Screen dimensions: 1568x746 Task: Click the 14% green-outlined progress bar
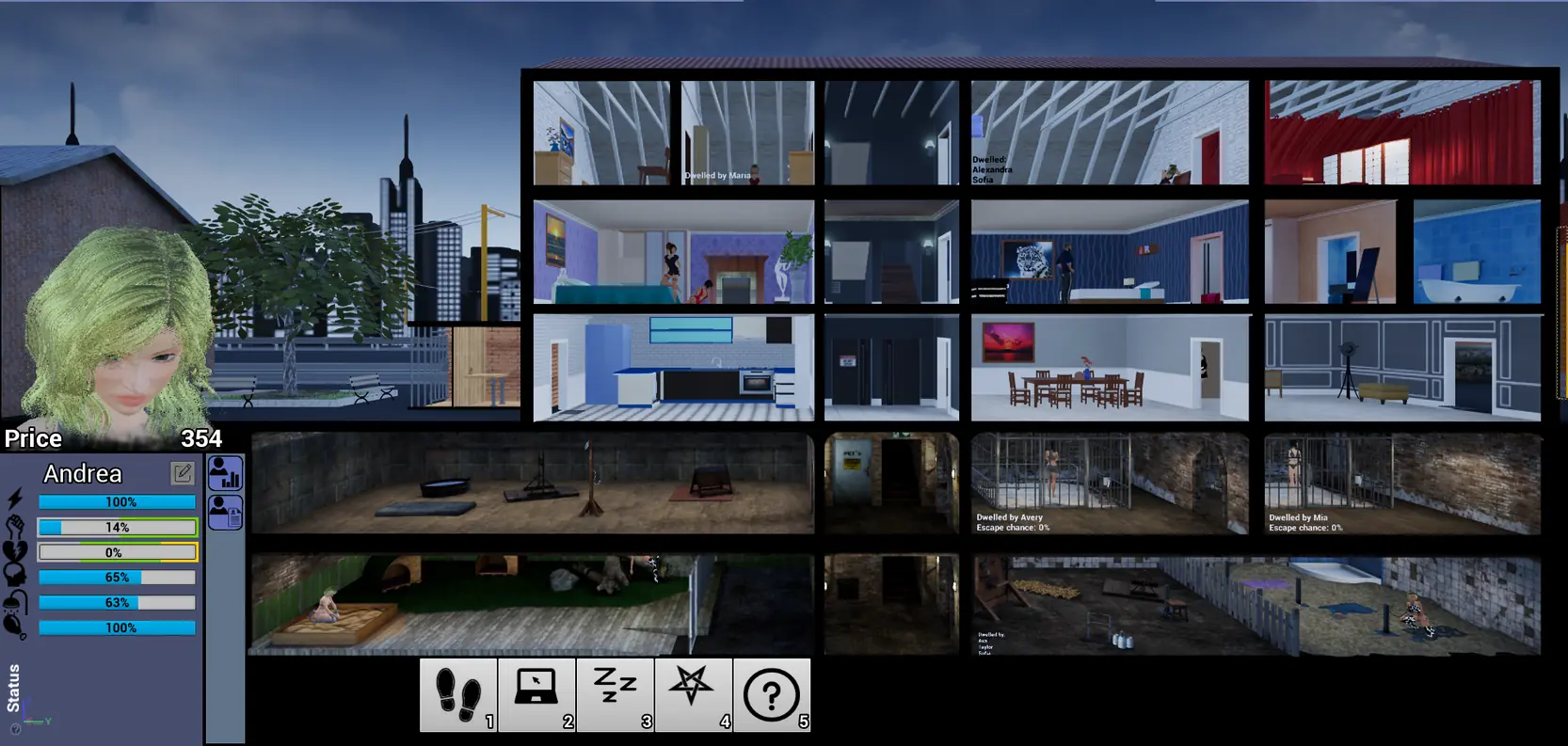(117, 527)
